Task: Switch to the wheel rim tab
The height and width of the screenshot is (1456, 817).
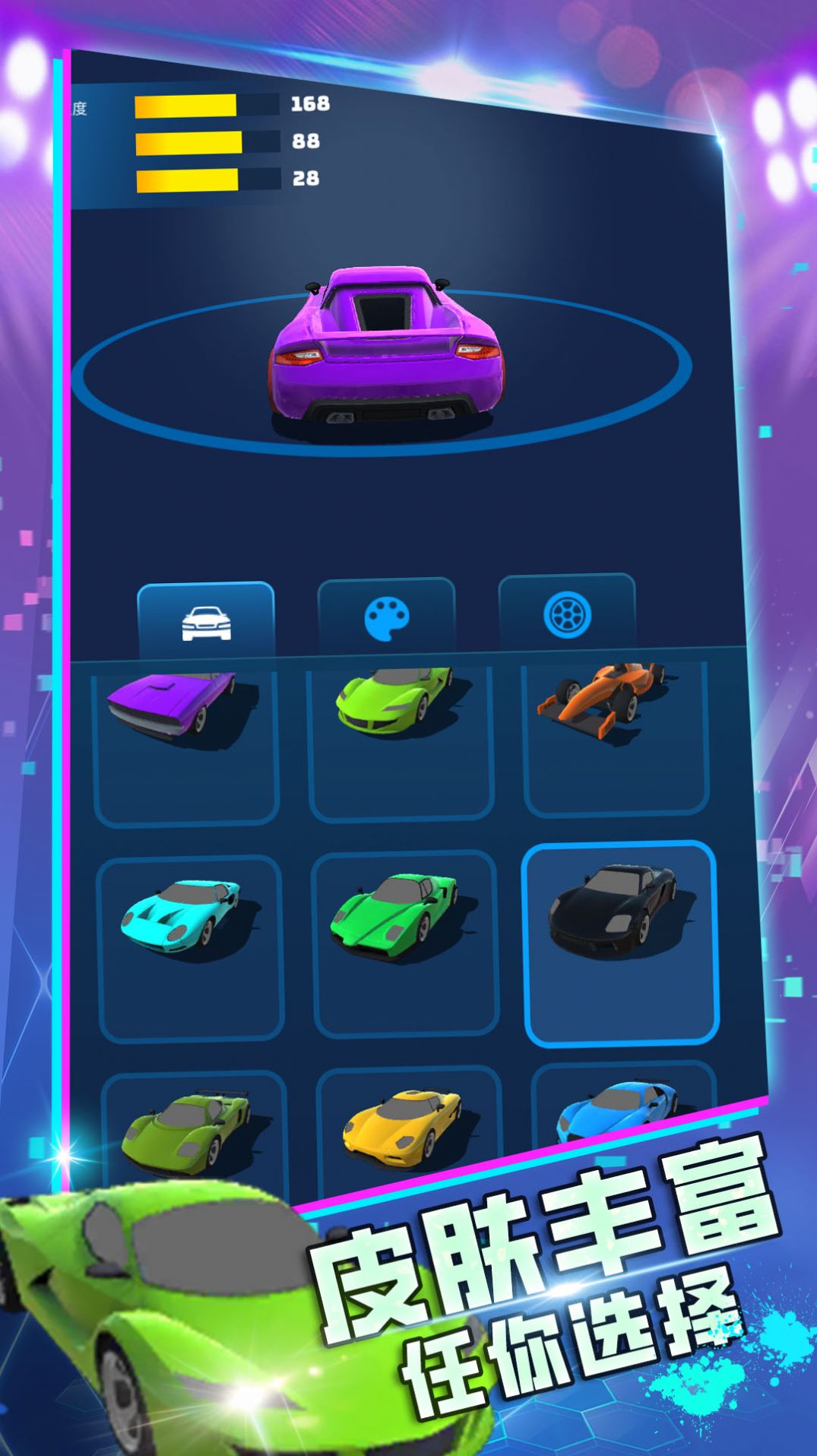Action: (x=567, y=614)
